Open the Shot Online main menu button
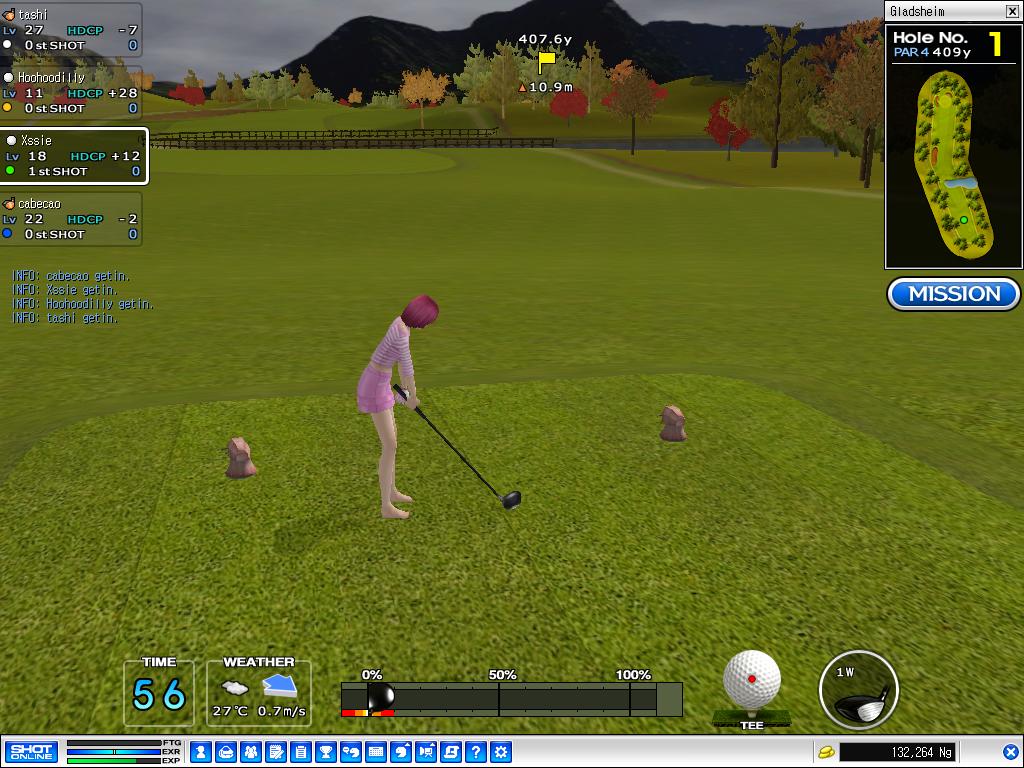This screenshot has height=768, width=1024. click(31, 752)
